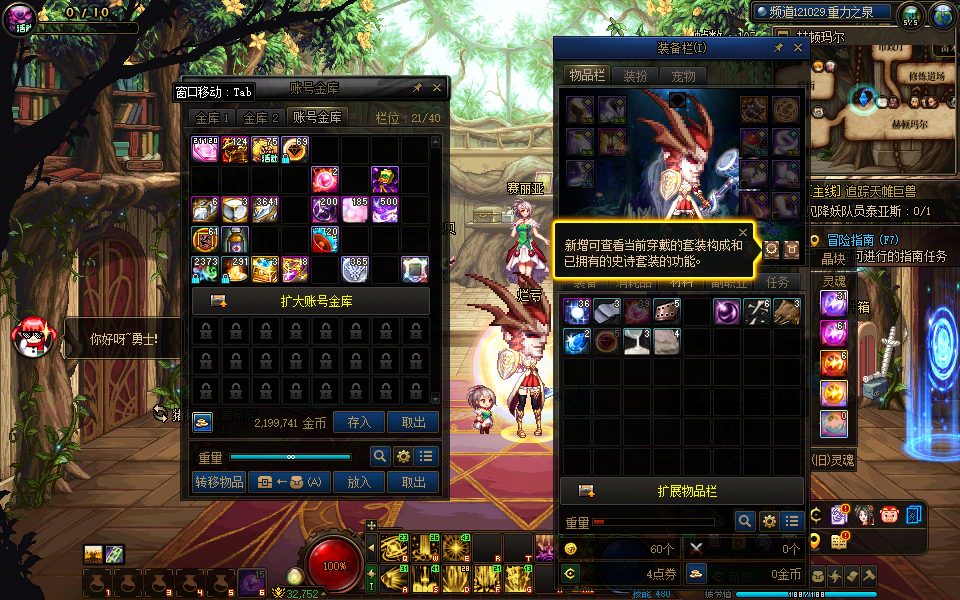The height and width of the screenshot is (600, 960).
Task: Deposit gold with the 存入 button
Action: (x=358, y=423)
